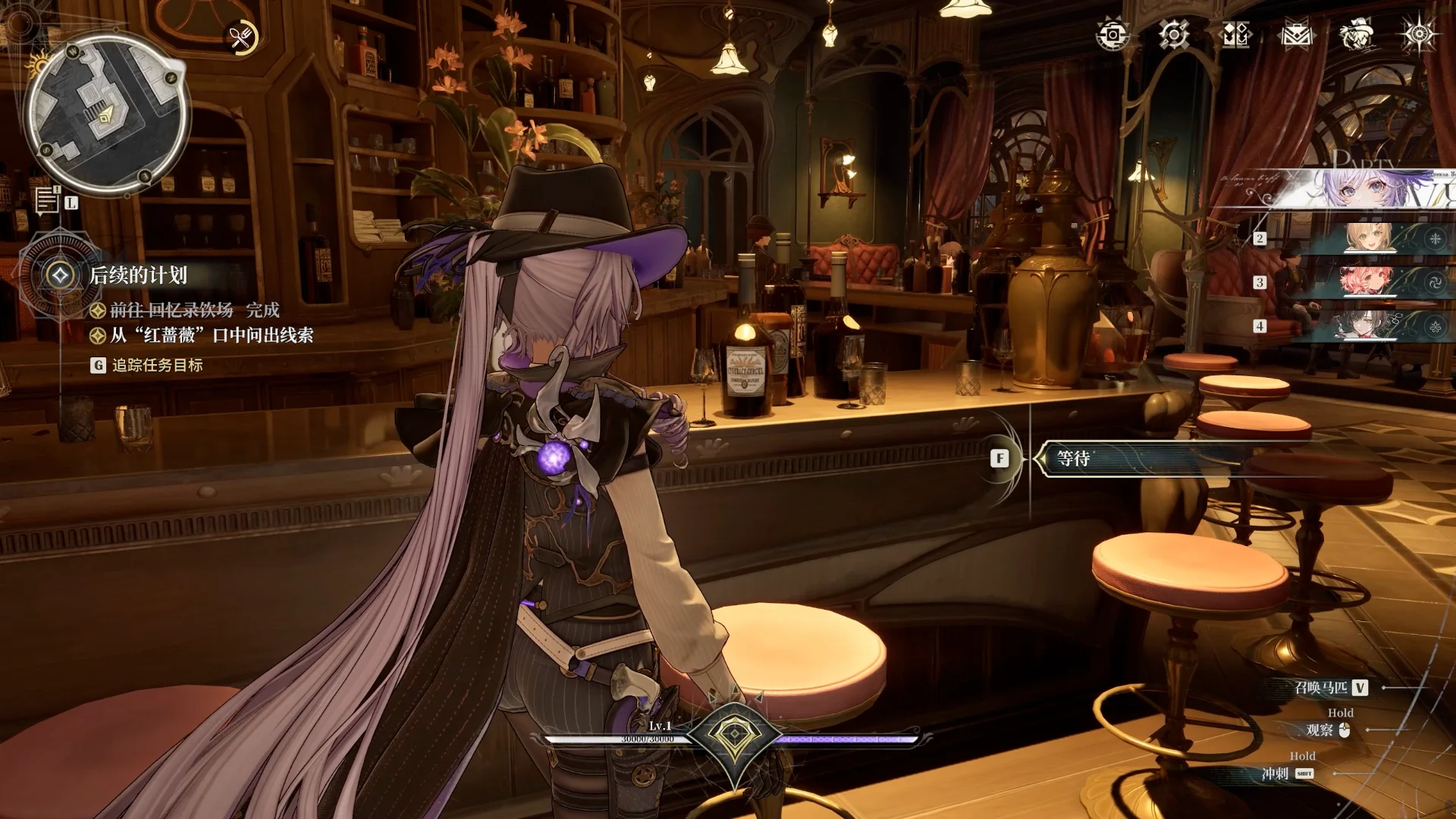
Task: Open the quest log note icon
Action: point(47,199)
